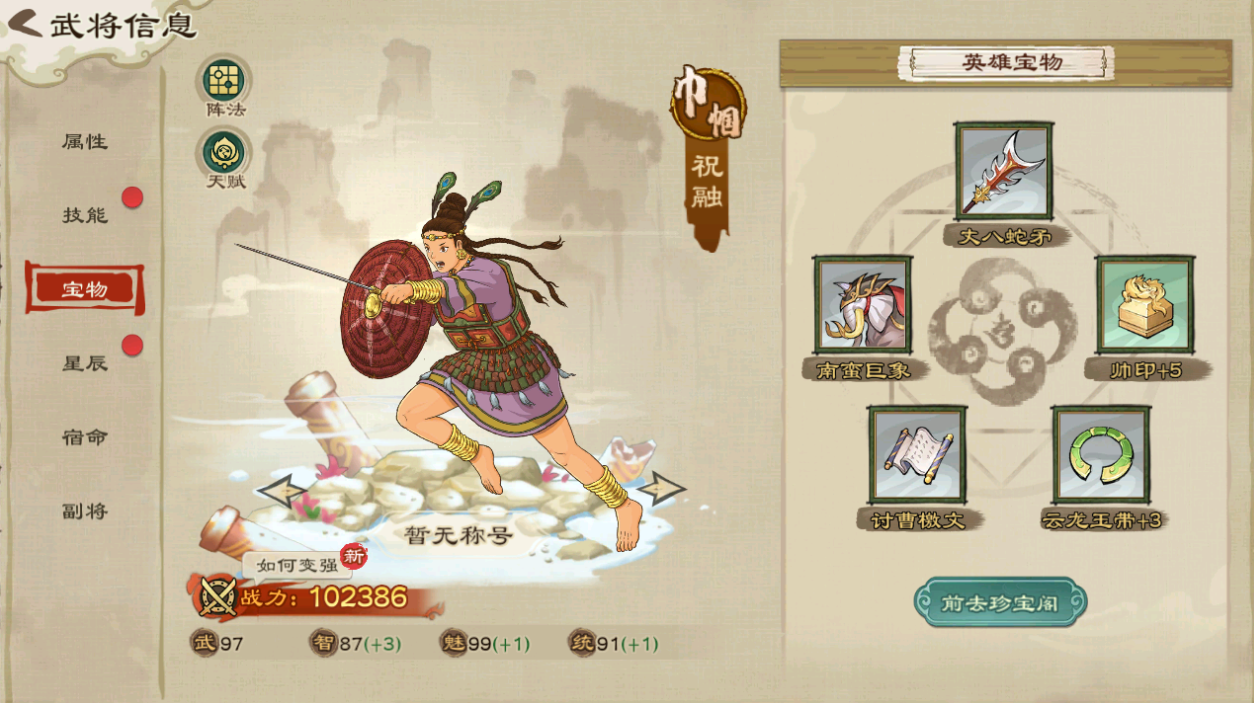
Task: Show the 星辰 tab
Action: pyautogui.click(x=85, y=363)
